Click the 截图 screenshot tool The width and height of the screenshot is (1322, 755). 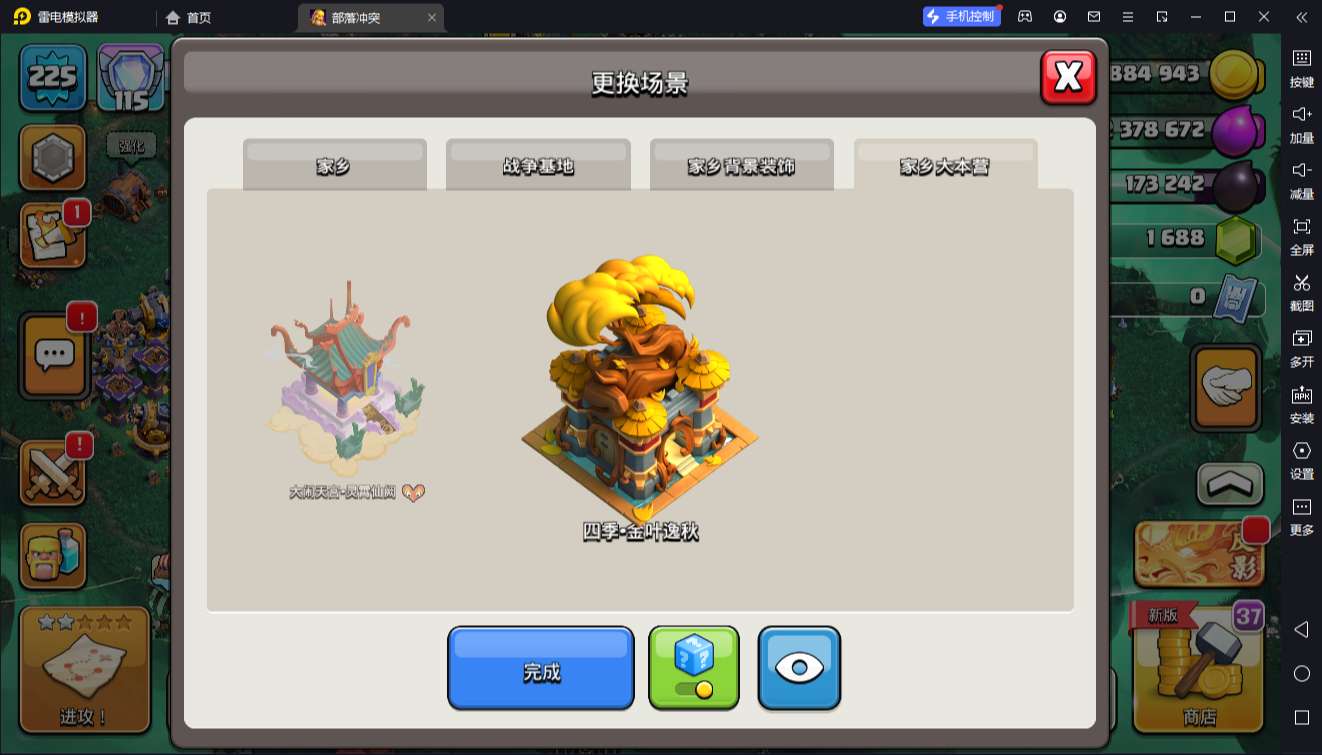(x=1301, y=290)
